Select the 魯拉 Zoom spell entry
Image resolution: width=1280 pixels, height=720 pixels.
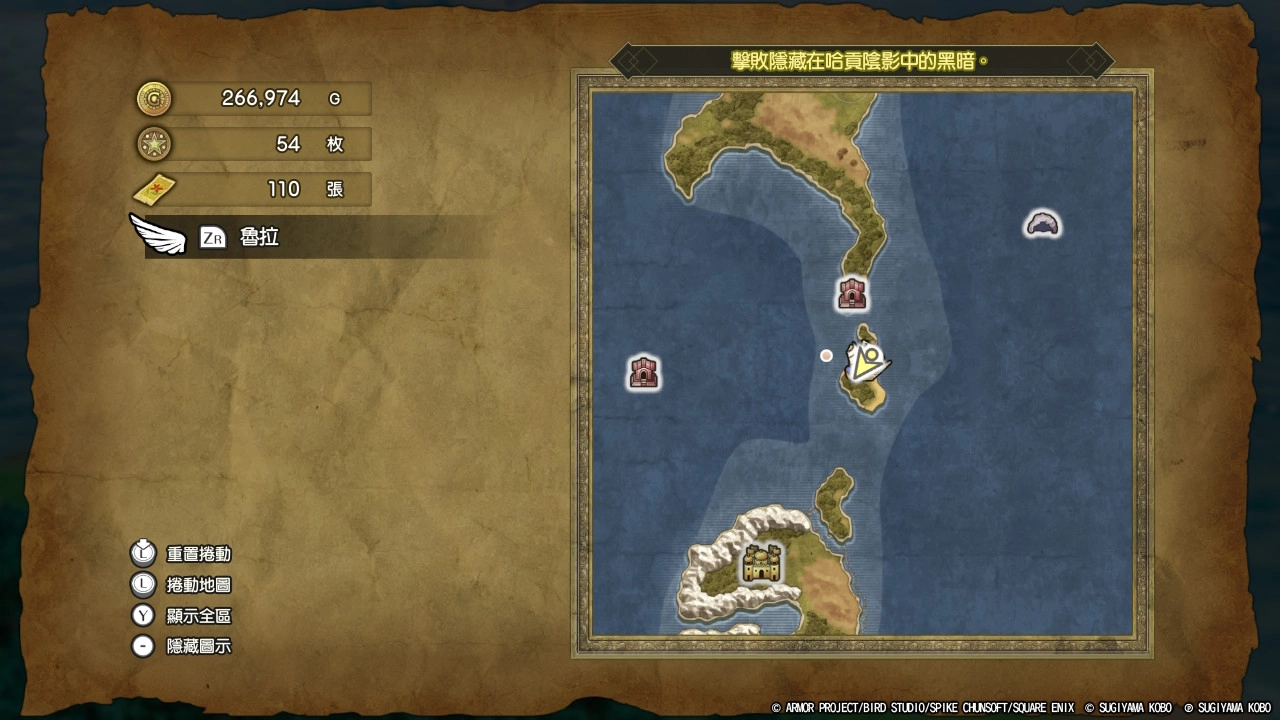[x=258, y=237]
